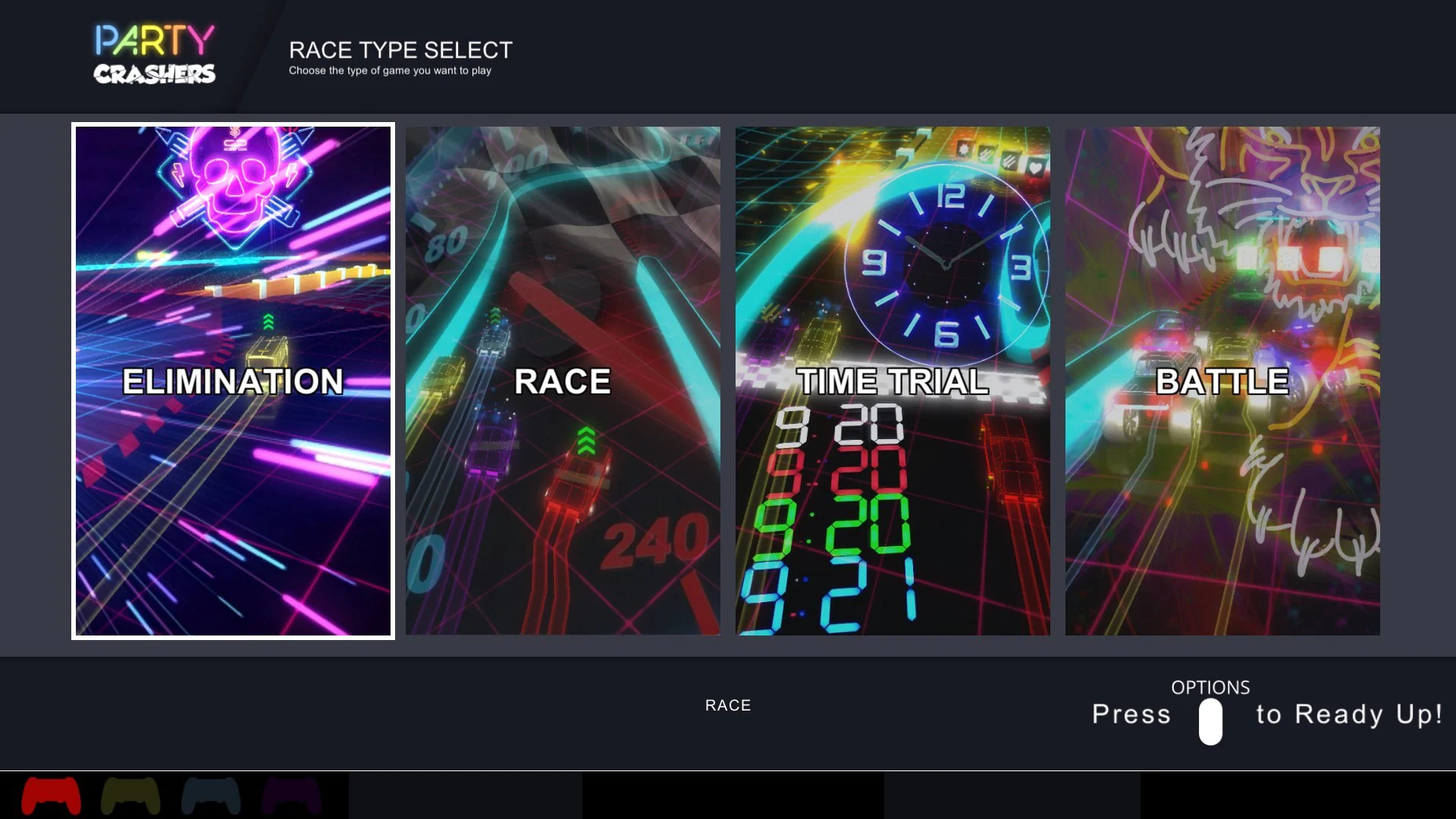Click the RACE label at screen bottom
The width and height of the screenshot is (1456, 819).
pyautogui.click(x=727, y=704)
